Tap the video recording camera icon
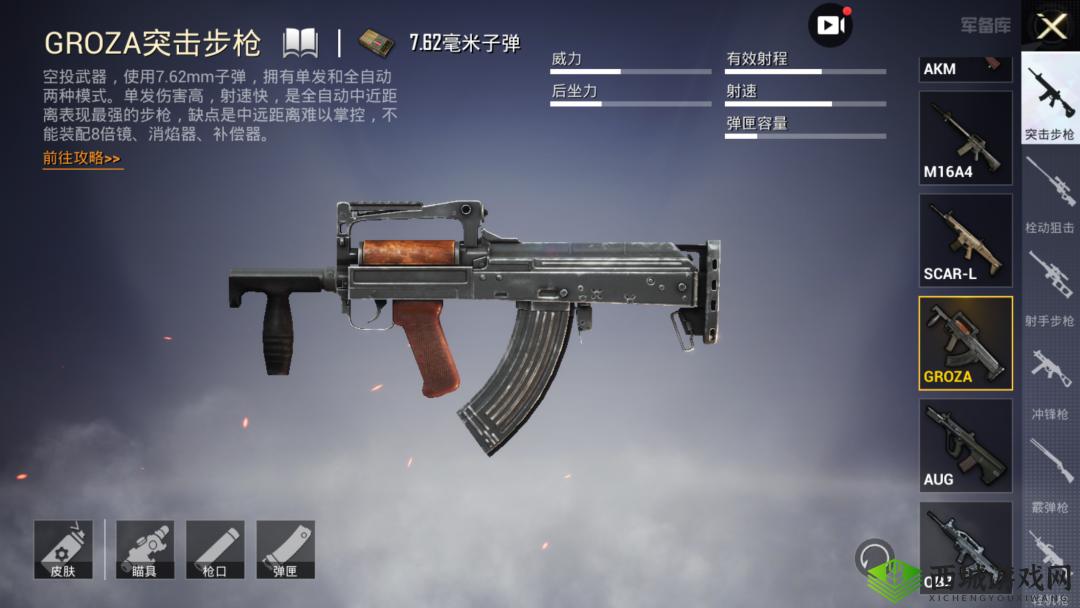This screenshot has height=608, width=1080. tap(830, 25)
